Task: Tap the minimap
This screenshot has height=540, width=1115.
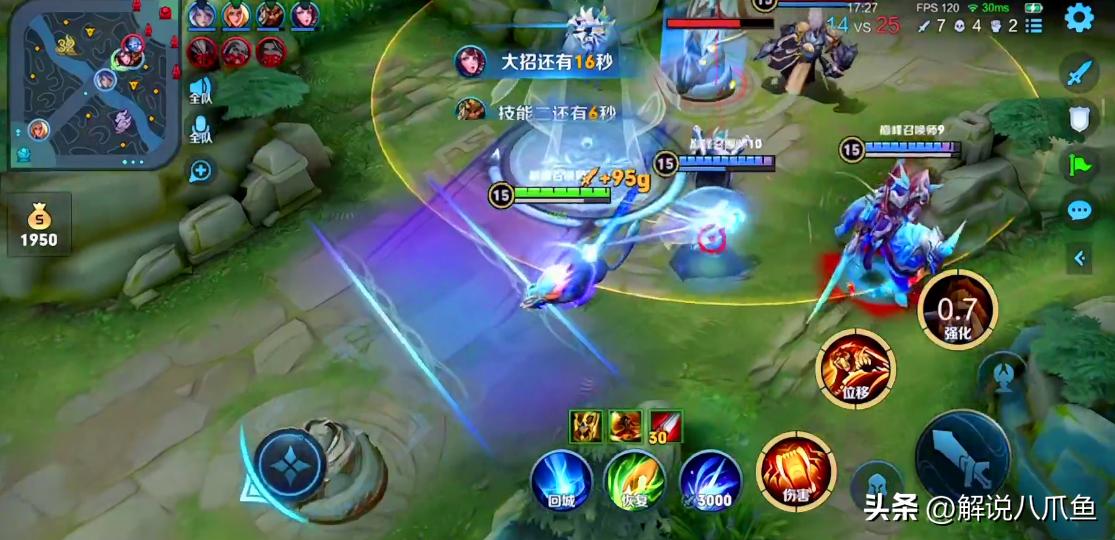Action: click(x=94, y=83)
